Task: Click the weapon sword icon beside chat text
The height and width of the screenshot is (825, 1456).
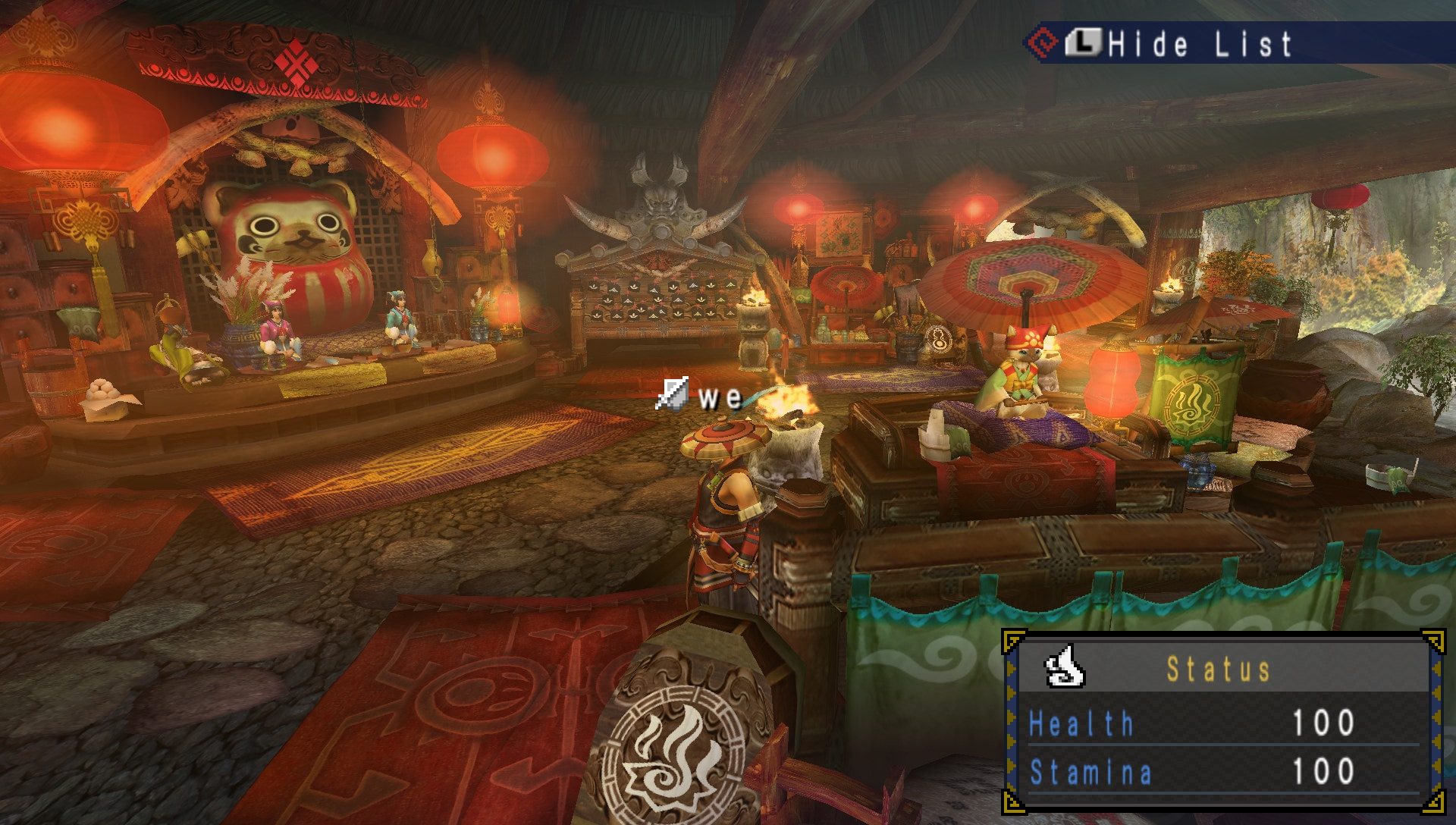Action: (672, 394)
